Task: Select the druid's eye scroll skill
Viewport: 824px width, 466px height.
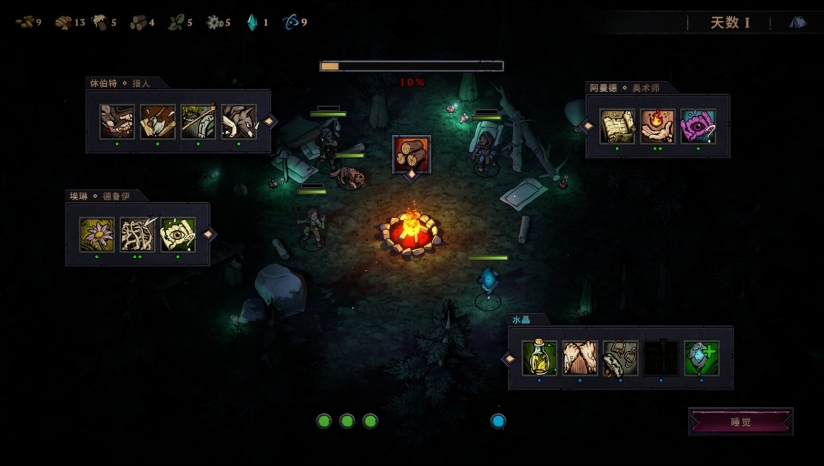Action: [178, 234]
